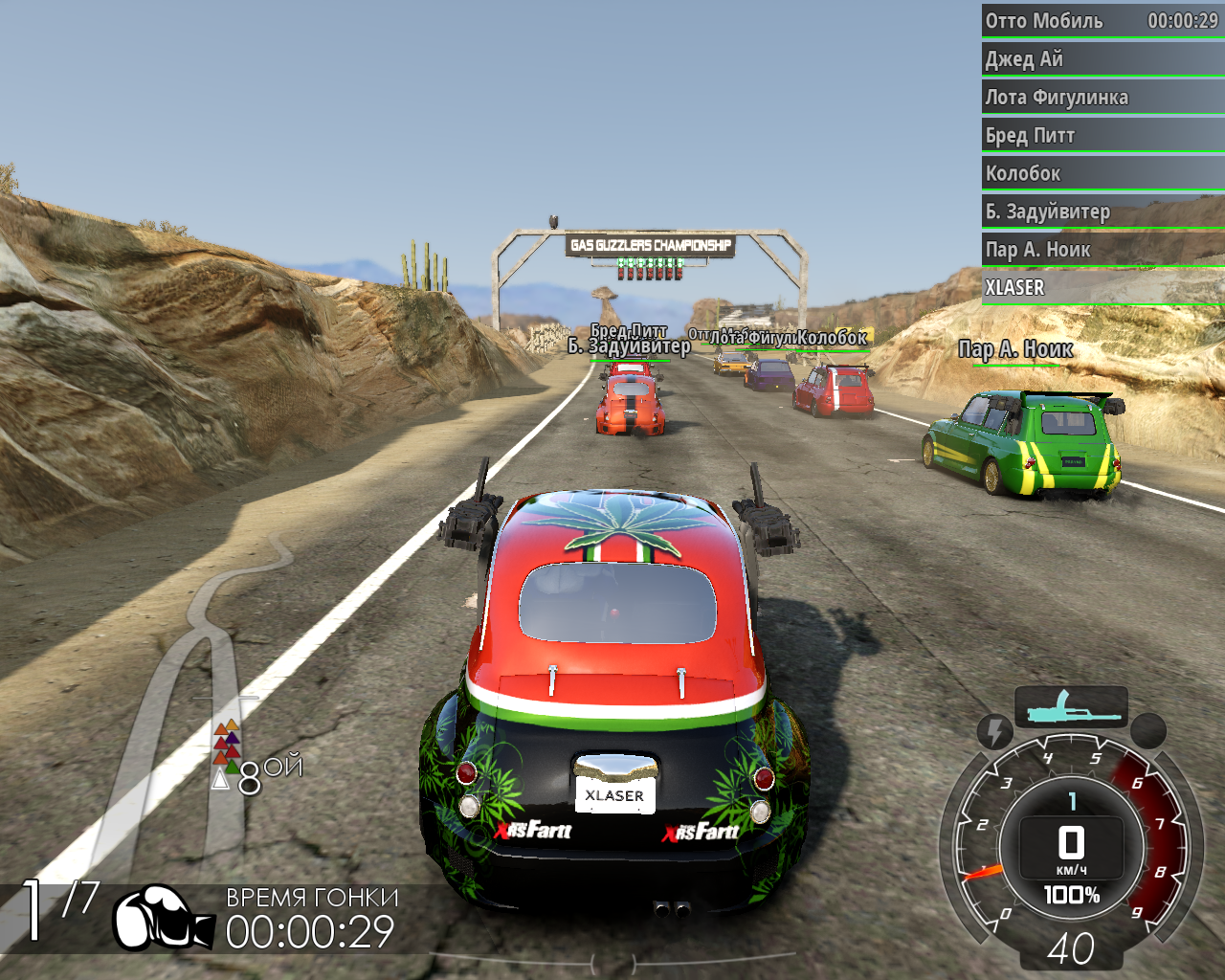Select the Джед Ай leaderboard row
Screen dimensions: 1225x980
[1102, 59]
